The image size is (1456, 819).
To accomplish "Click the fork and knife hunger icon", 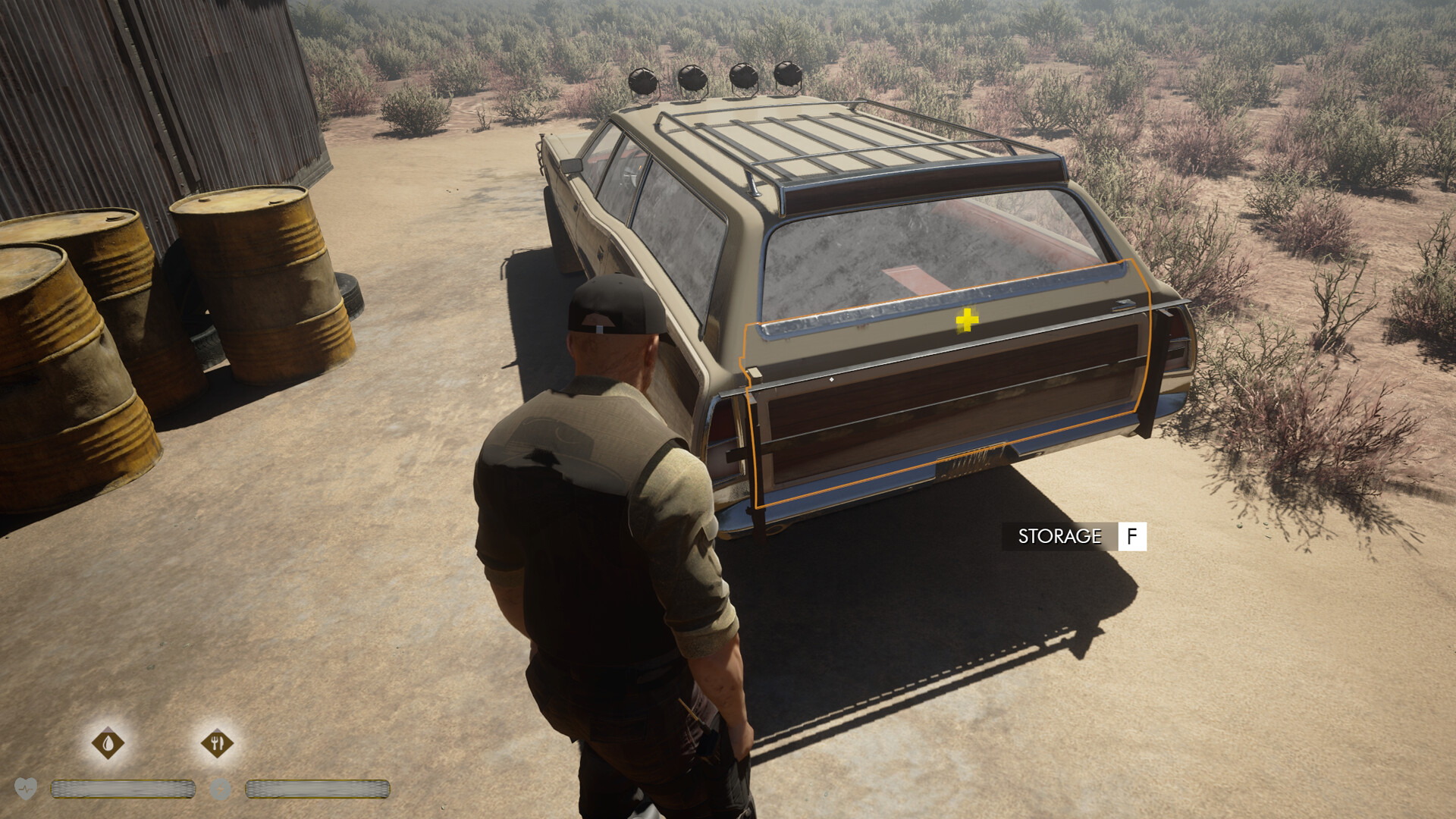I will click(218, 743).
